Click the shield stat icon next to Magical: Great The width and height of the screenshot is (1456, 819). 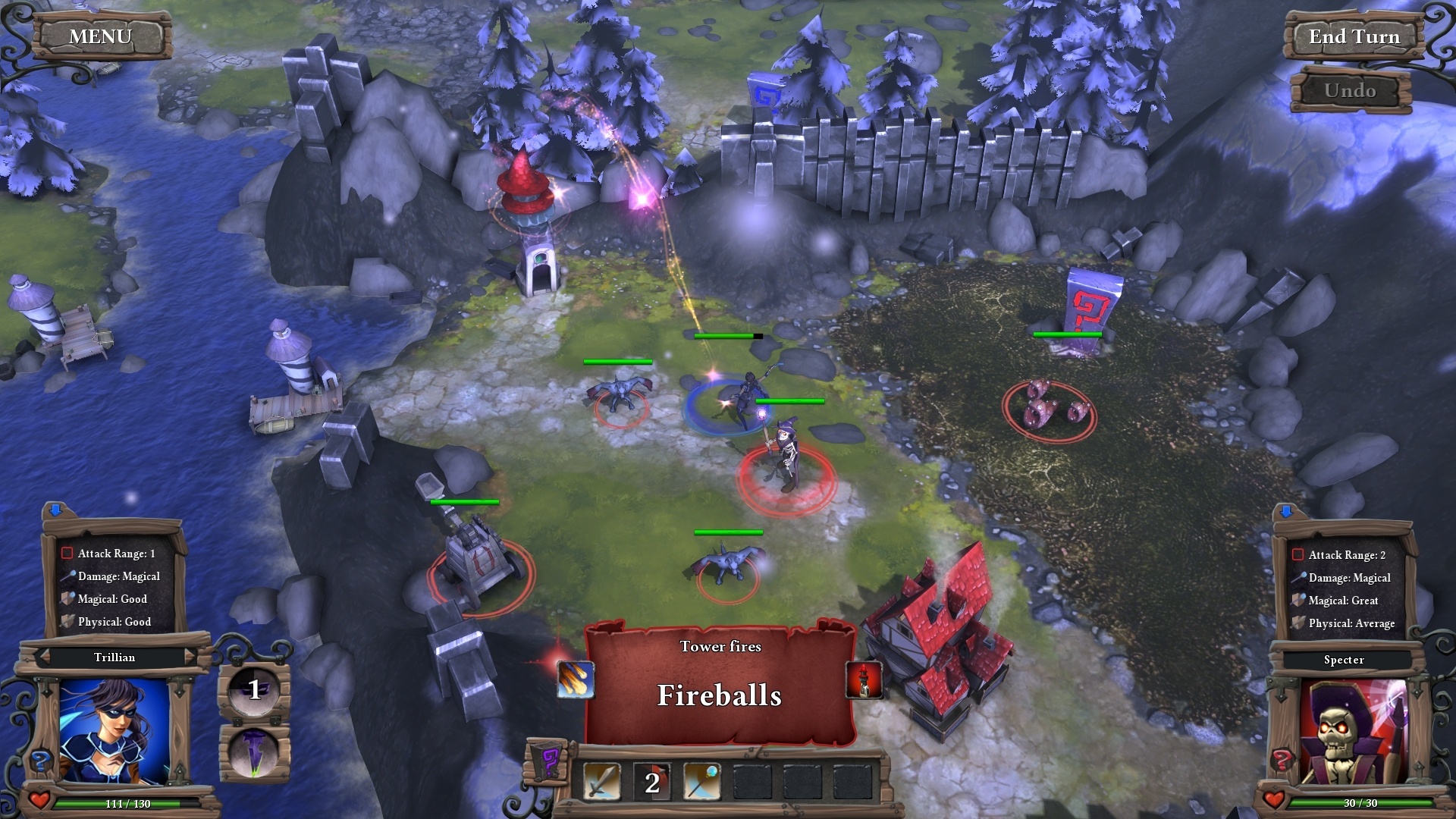pos(1298,600)
